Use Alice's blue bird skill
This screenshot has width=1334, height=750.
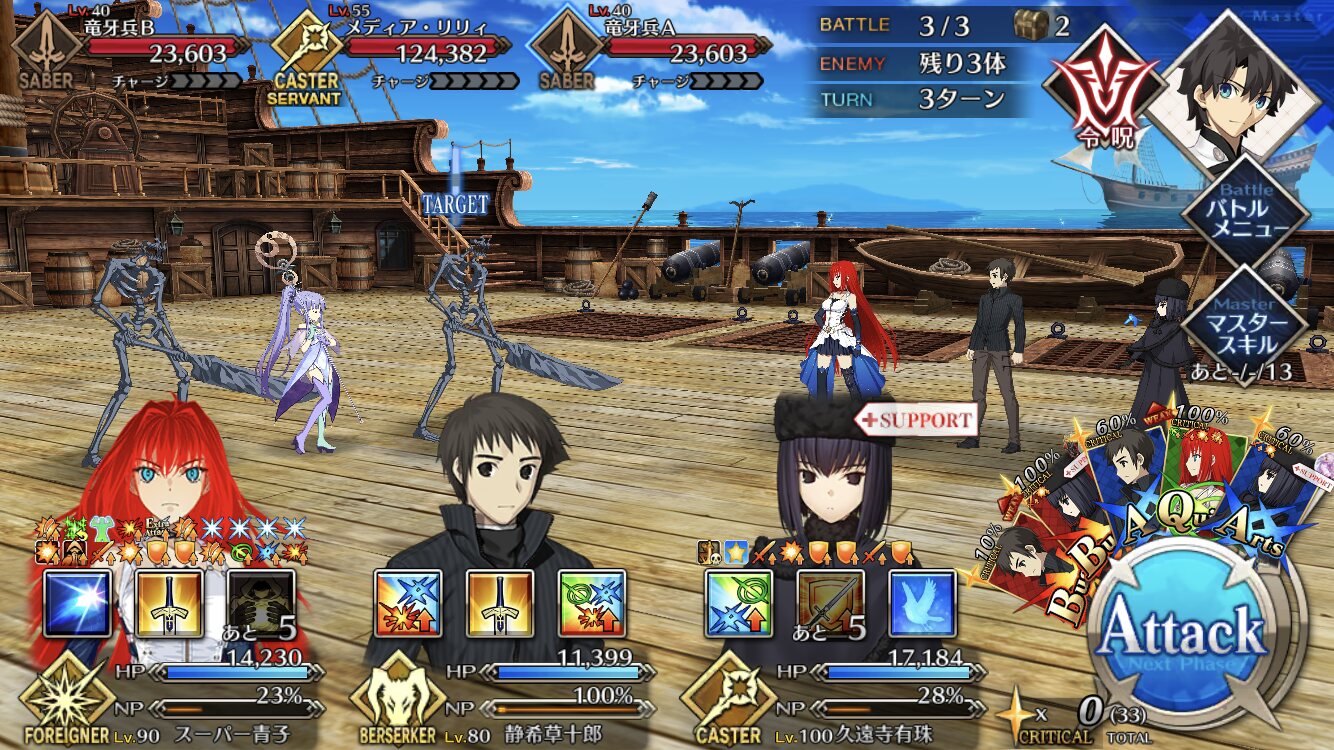pos(922,604)
